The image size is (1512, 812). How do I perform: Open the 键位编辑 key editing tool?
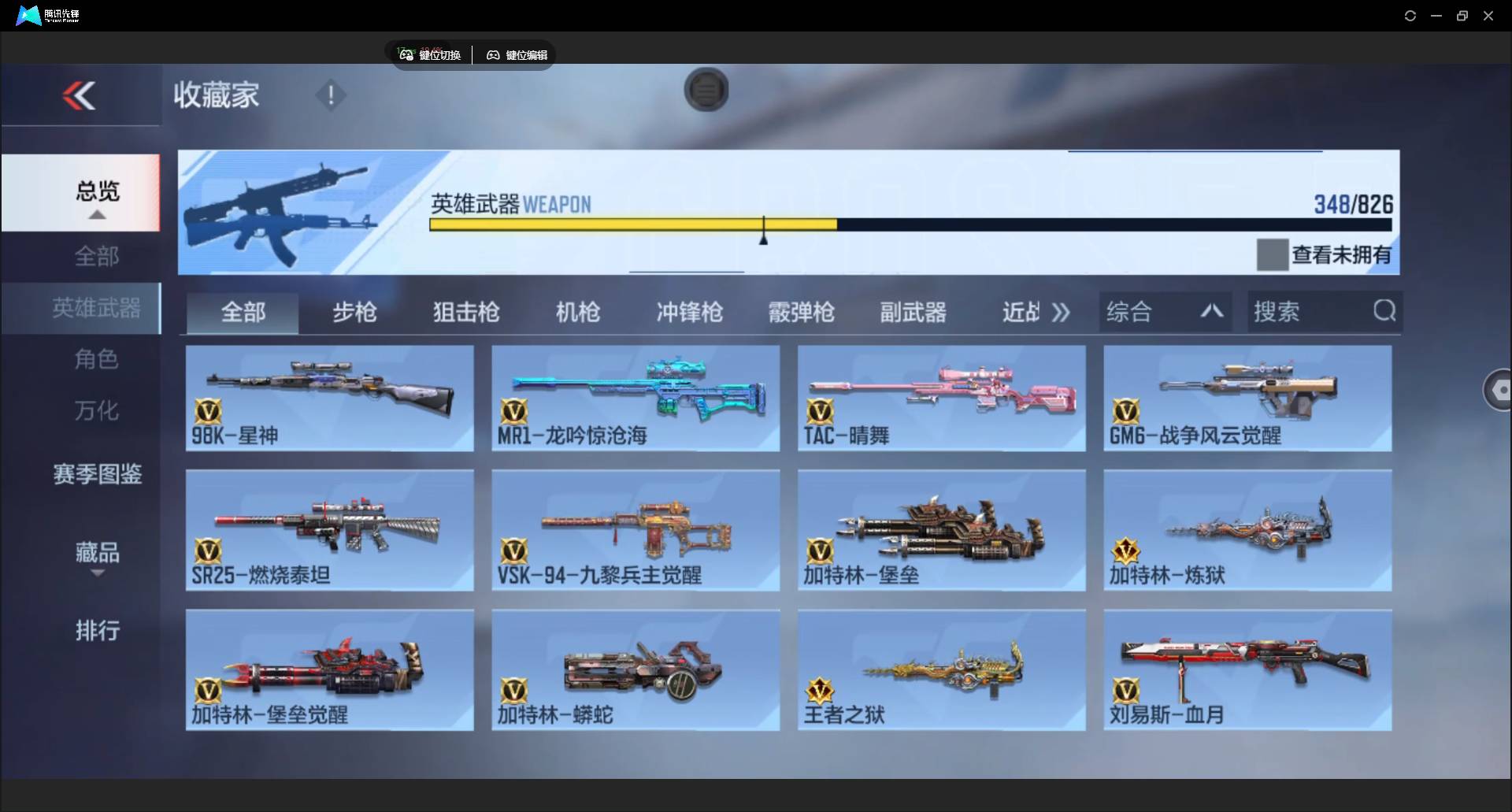click(x=516, y=54)
